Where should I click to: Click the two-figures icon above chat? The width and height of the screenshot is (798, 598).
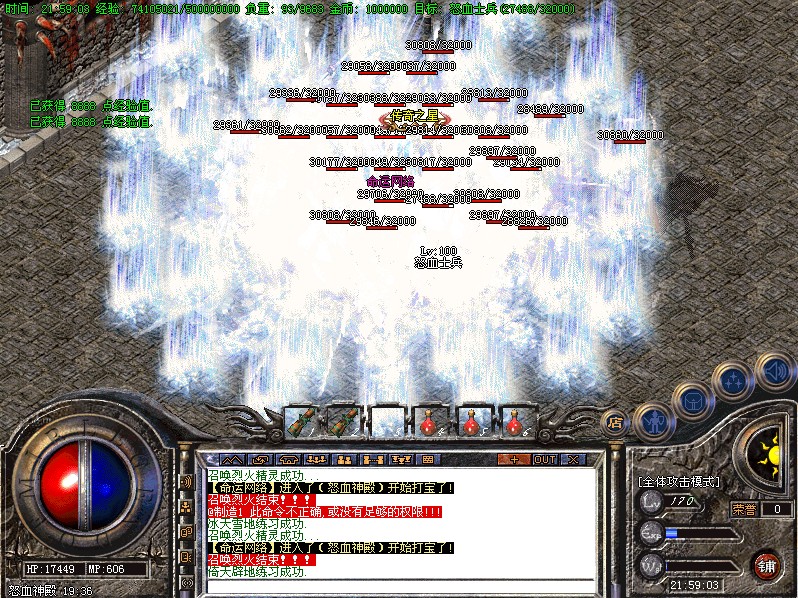343,460
